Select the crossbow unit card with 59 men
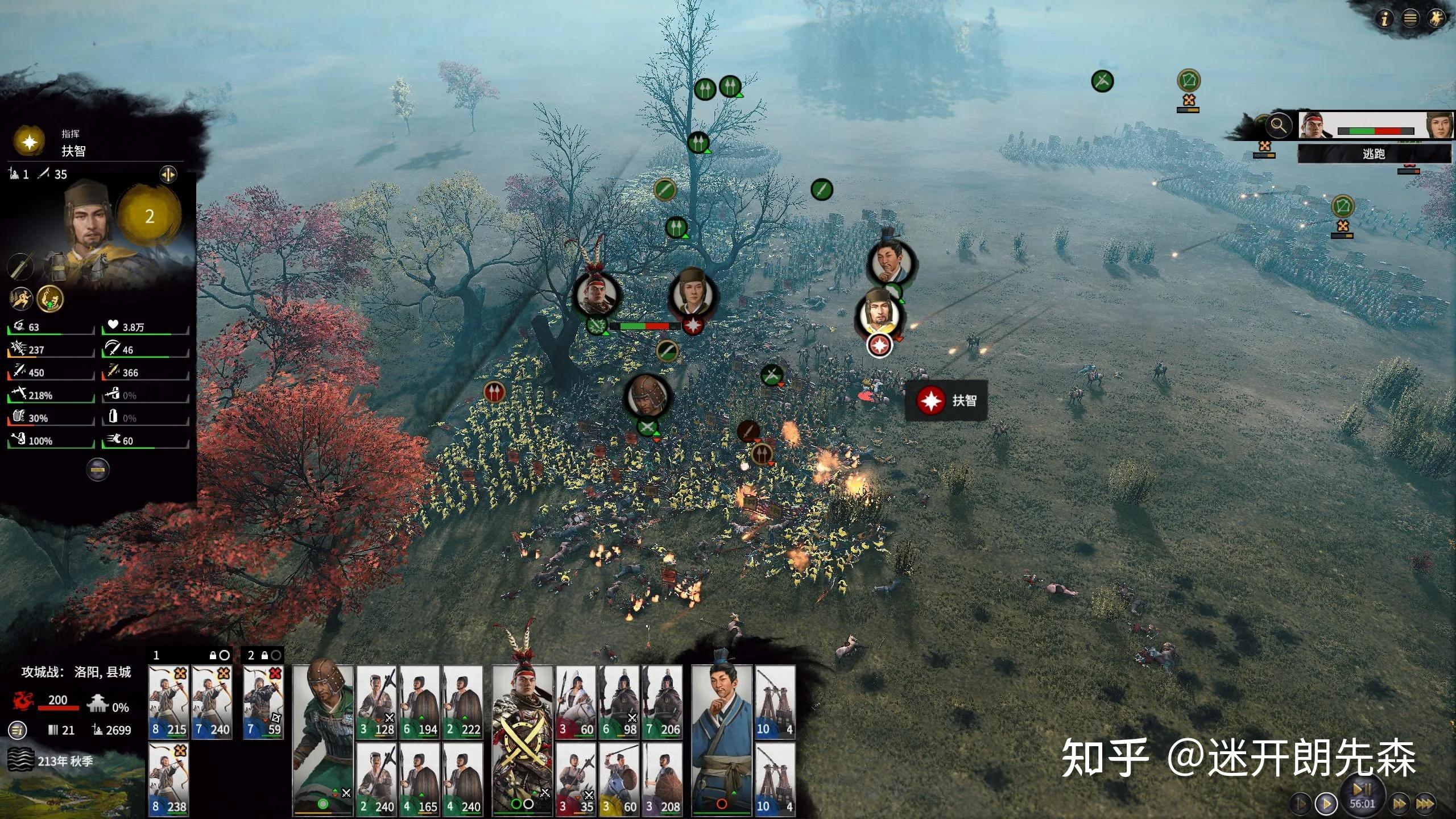The image size is (1456, 819). [263, 702]
